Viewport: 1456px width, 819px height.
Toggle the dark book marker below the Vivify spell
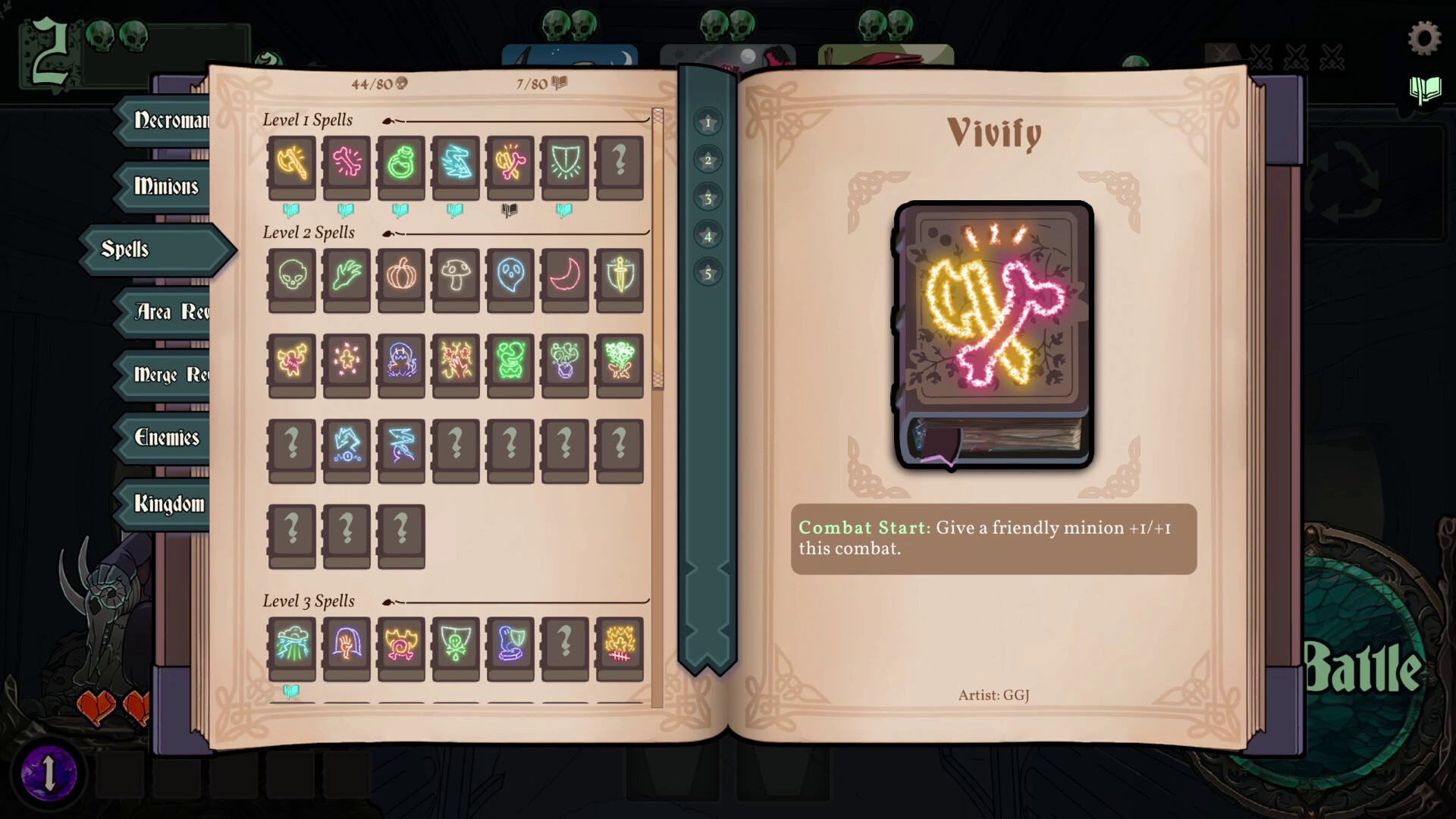coord(510,211)
